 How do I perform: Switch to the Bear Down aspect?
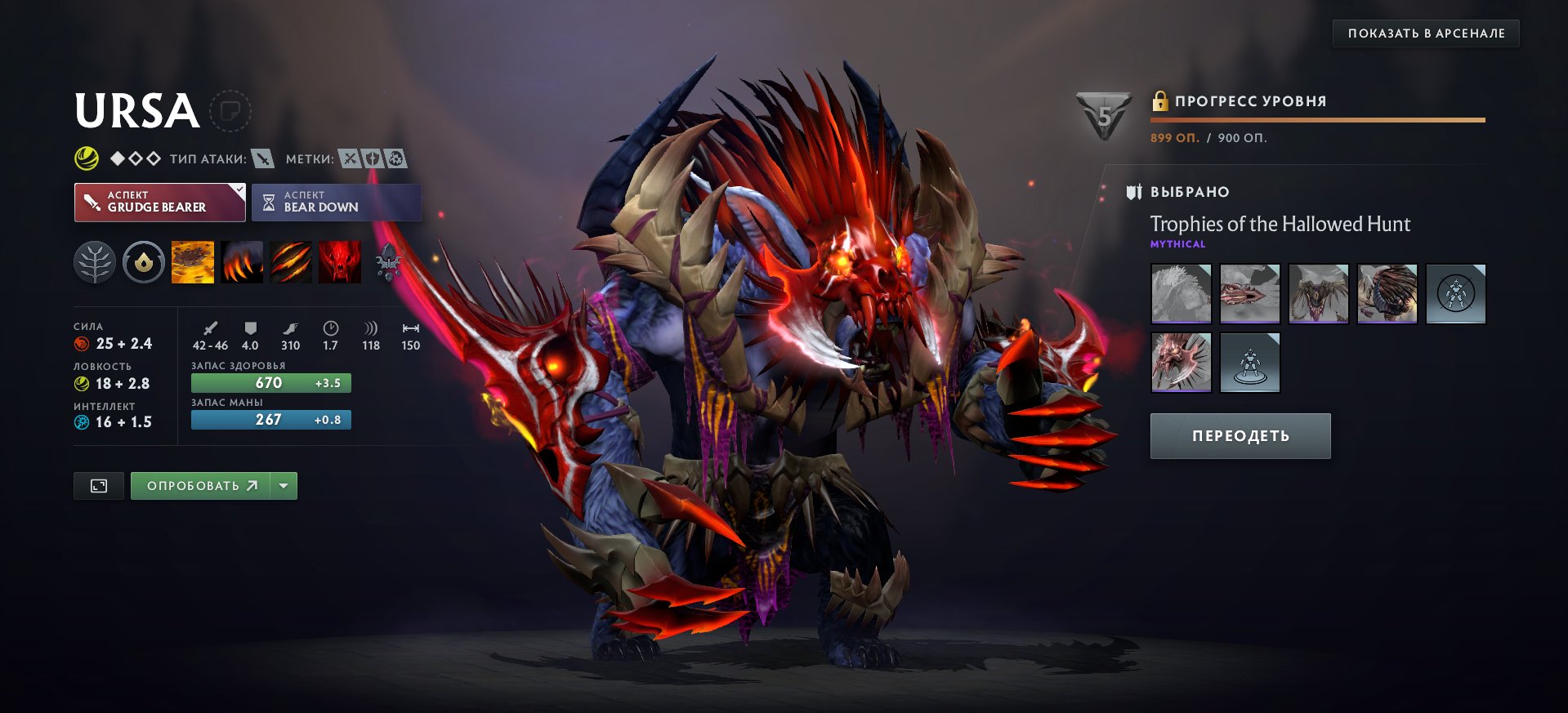tap(336, 202)
